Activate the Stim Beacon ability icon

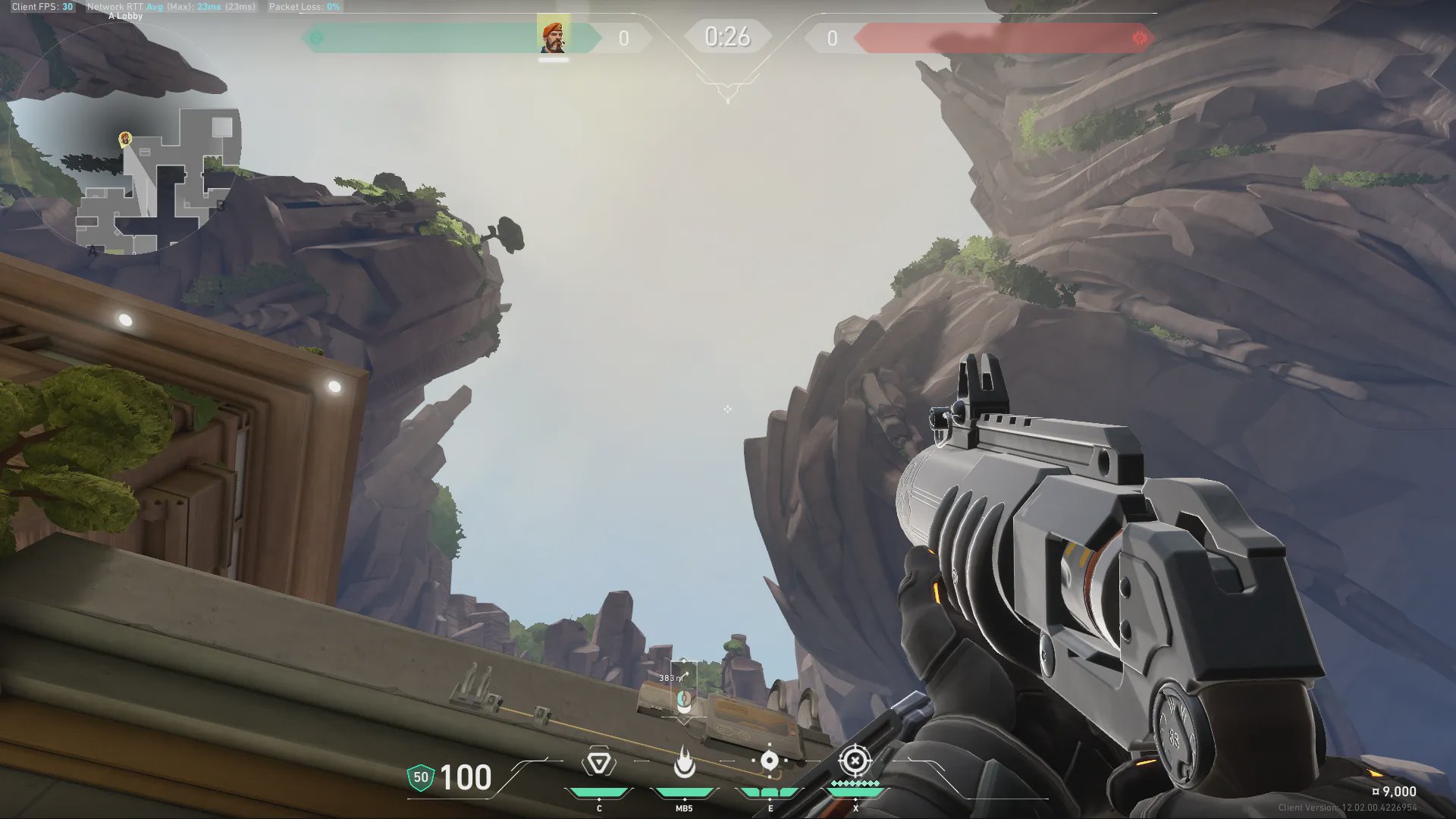click(x=598, y=762)
